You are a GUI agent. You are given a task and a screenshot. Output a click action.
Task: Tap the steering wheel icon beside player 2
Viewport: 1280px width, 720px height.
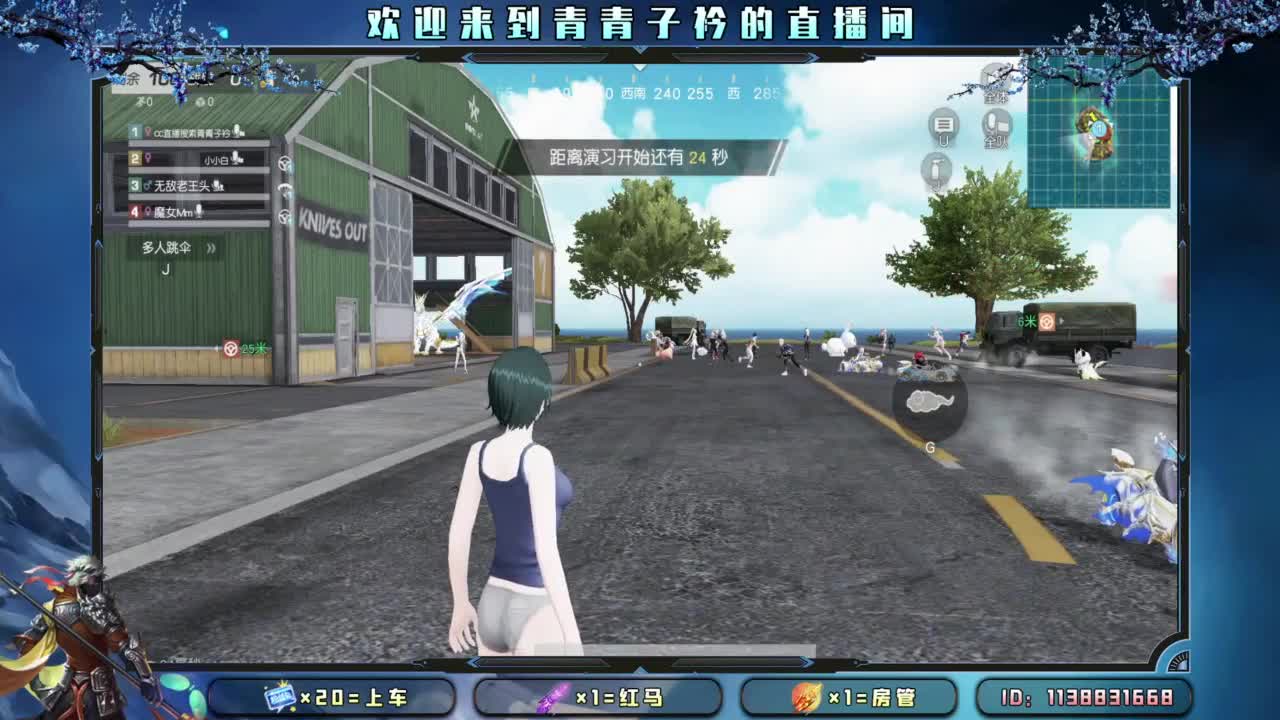284,162
